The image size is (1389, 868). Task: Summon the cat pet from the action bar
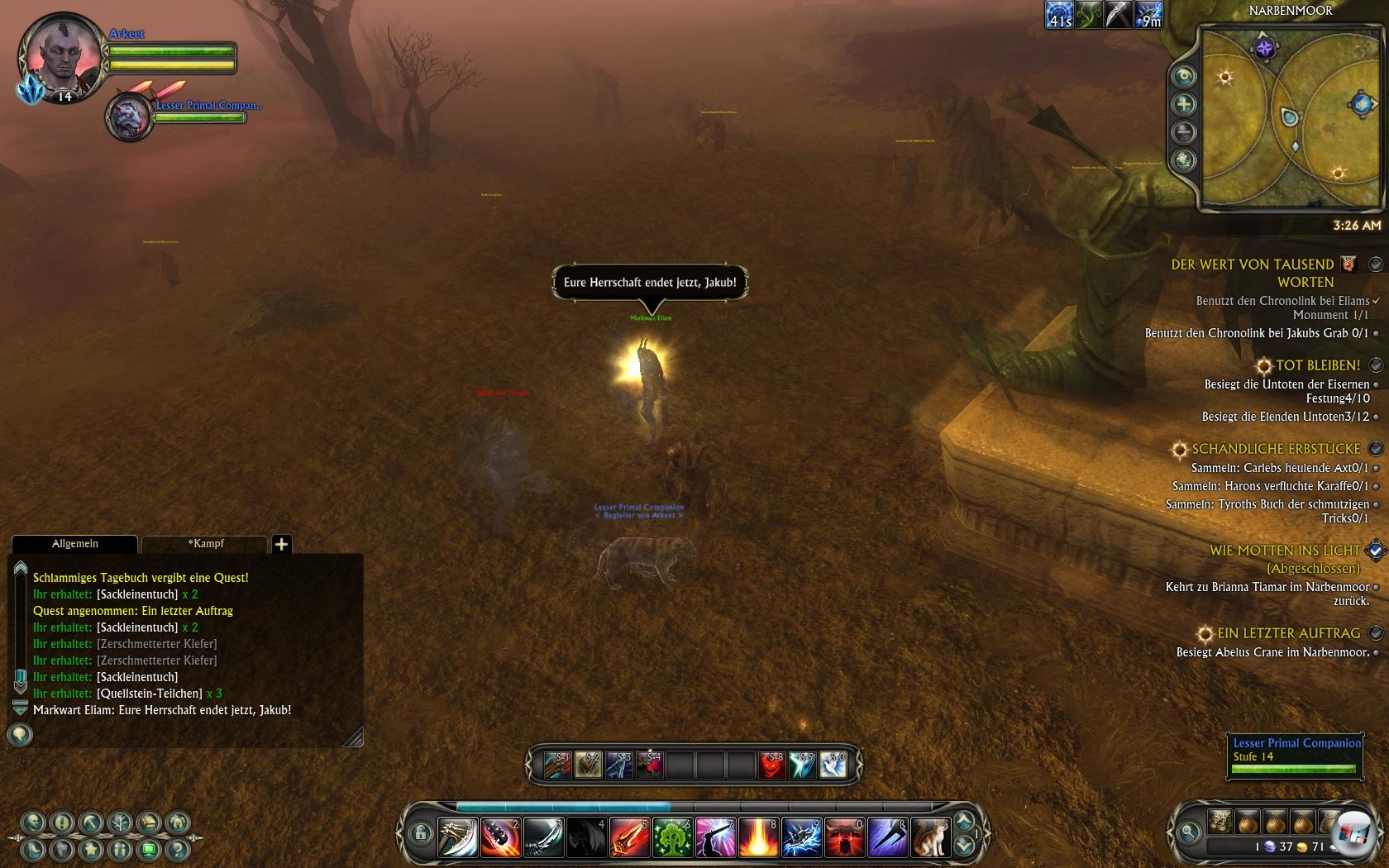(929, 837)
